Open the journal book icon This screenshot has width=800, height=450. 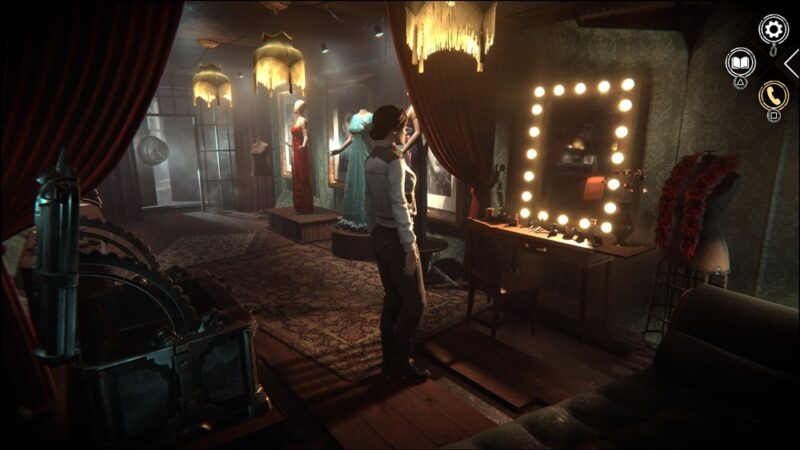pyautogui.click(x=740, y=62)
